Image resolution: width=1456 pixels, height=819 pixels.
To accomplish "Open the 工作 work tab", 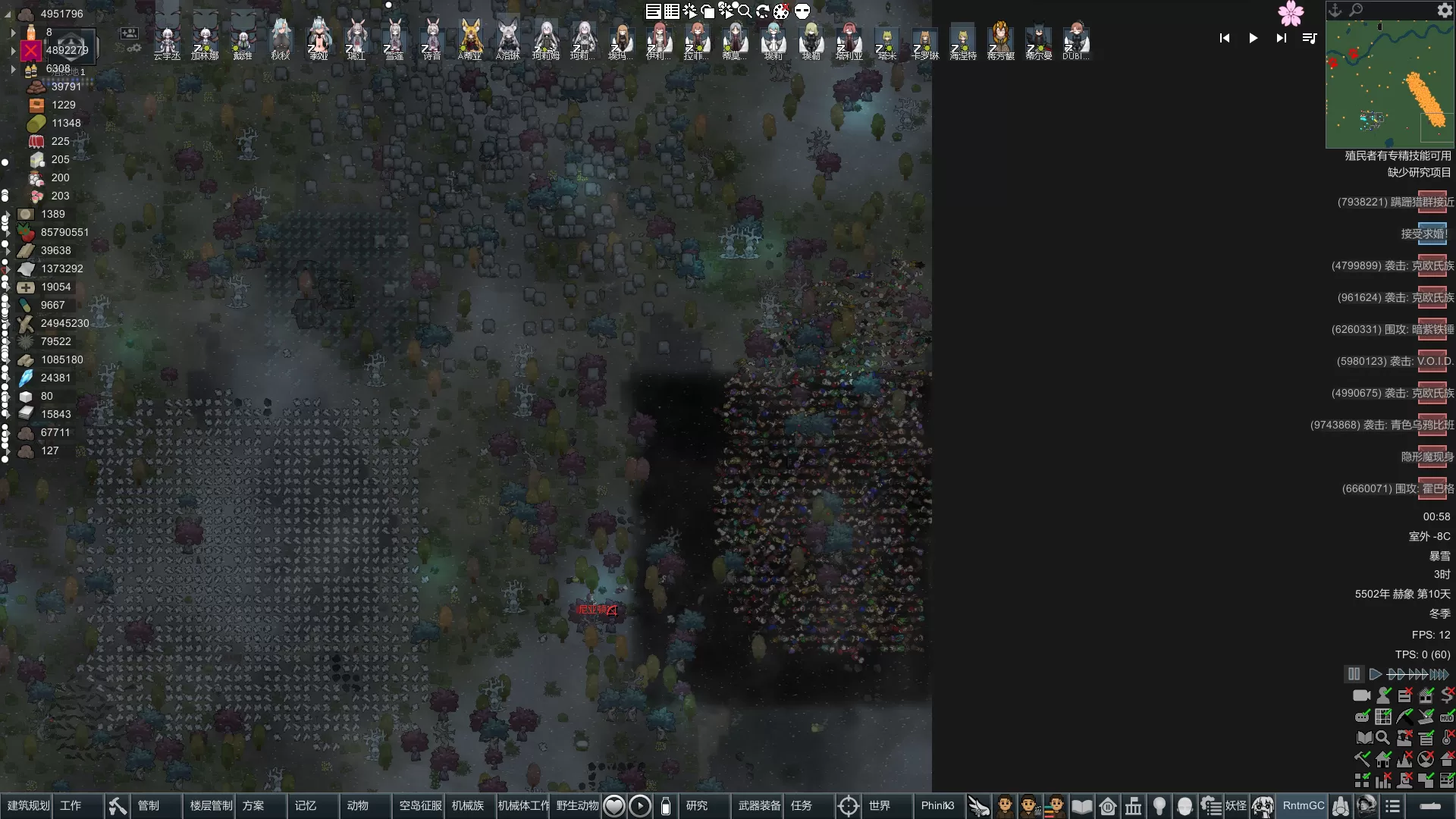I will pos(71,806).
